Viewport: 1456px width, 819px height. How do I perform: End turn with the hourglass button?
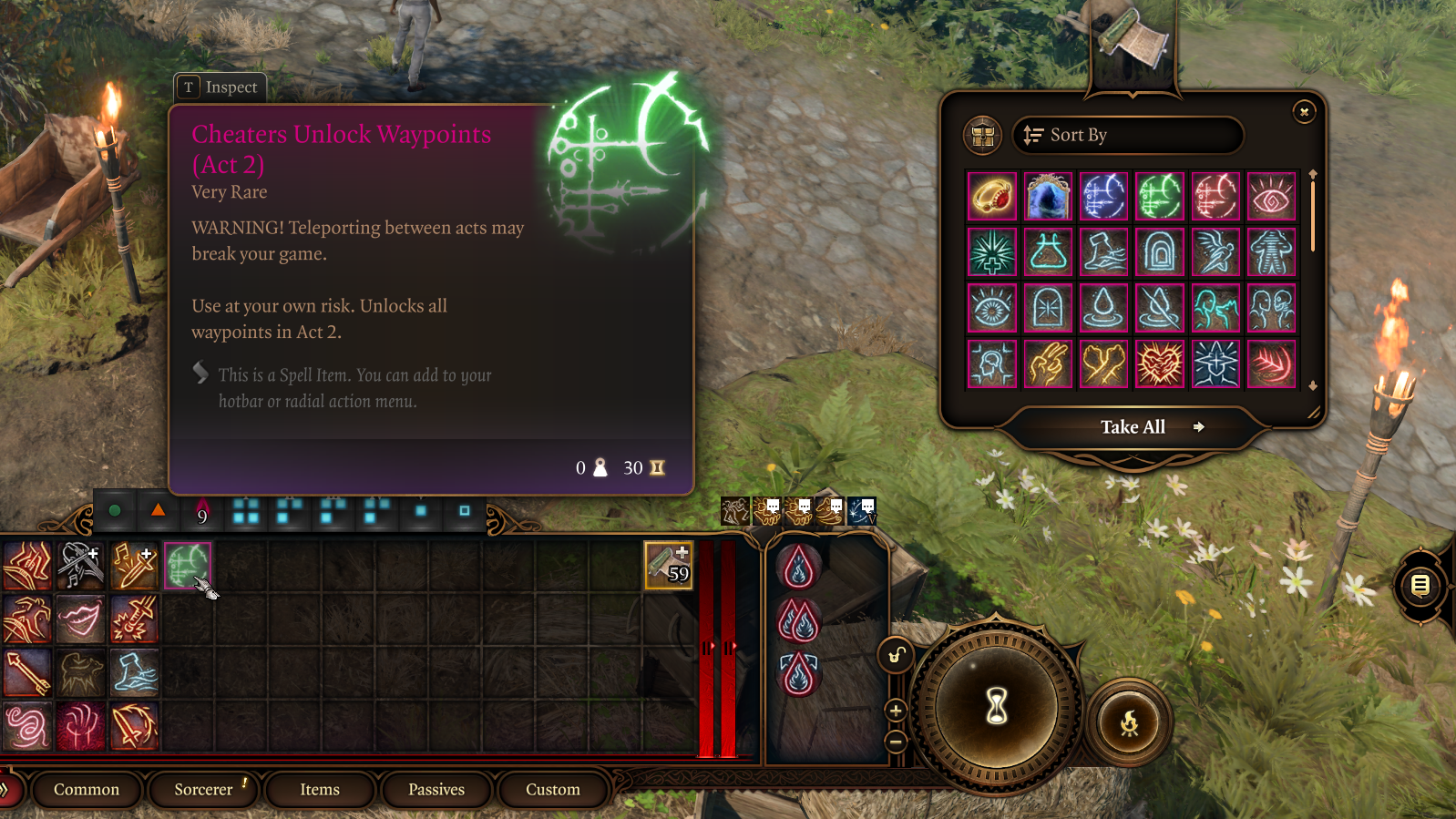pos(997,705)
